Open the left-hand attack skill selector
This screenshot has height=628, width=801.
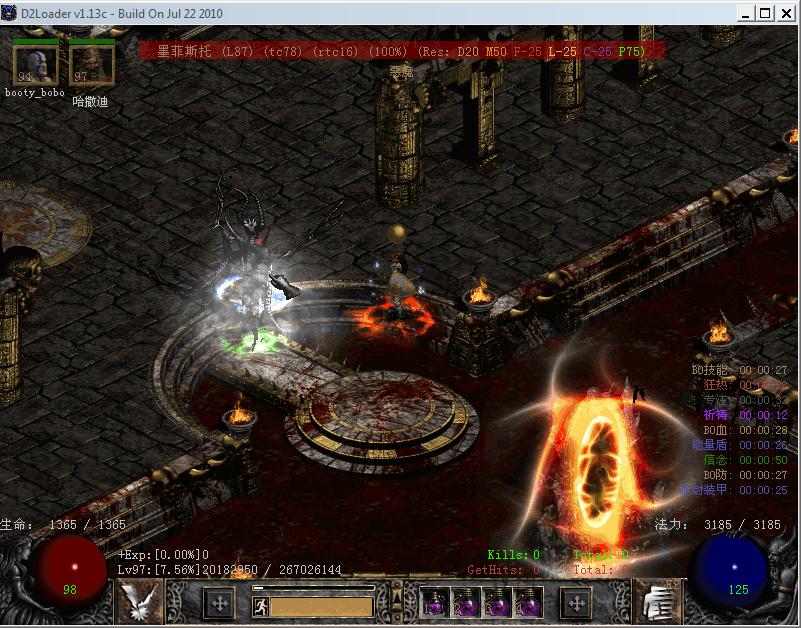(x=140, y=602)
